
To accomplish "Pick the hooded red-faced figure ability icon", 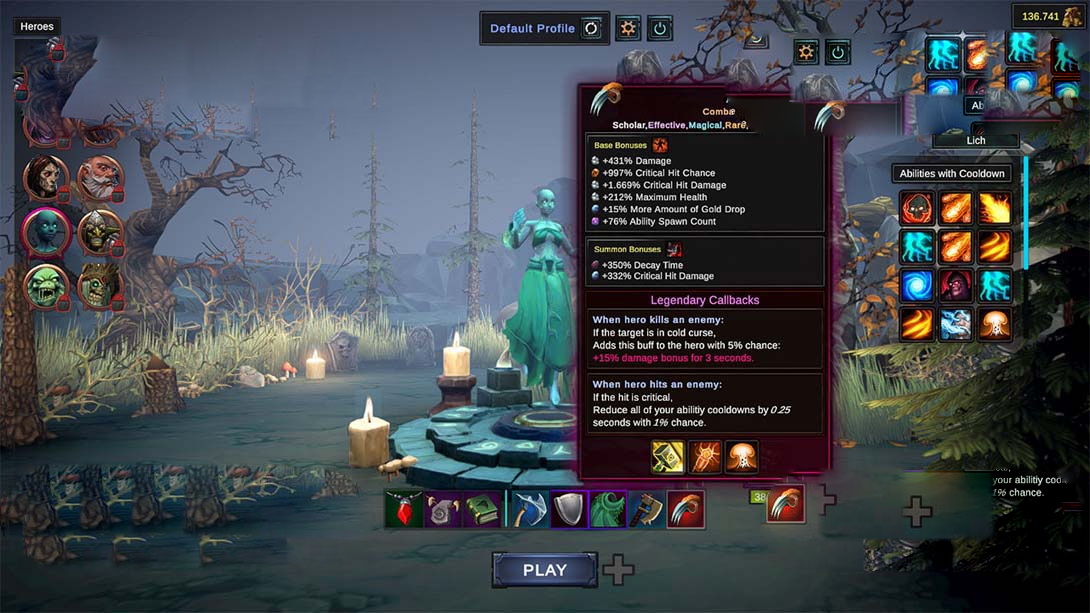I will (955, 285).
